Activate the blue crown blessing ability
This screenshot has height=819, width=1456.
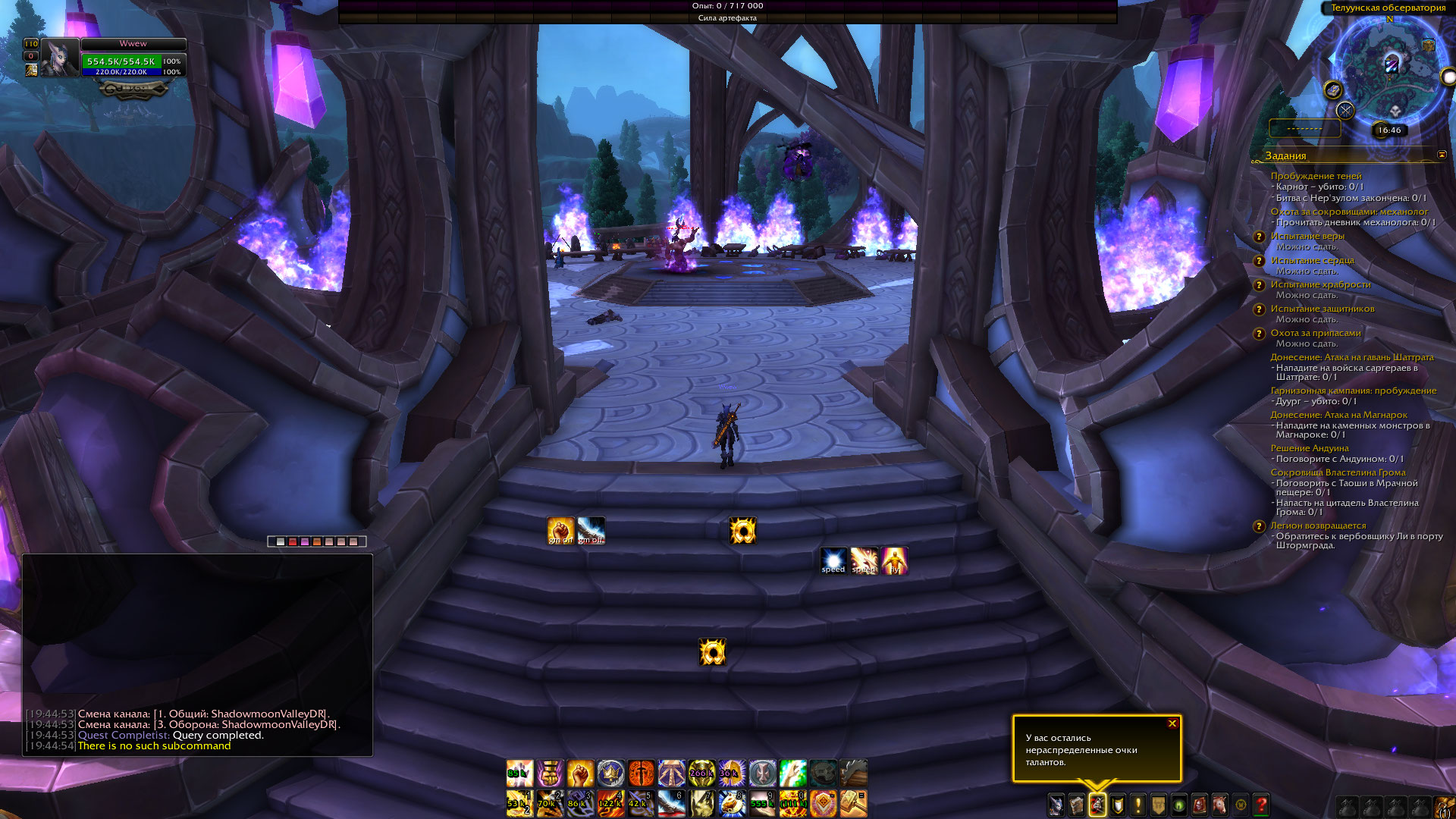coord(610,773)
